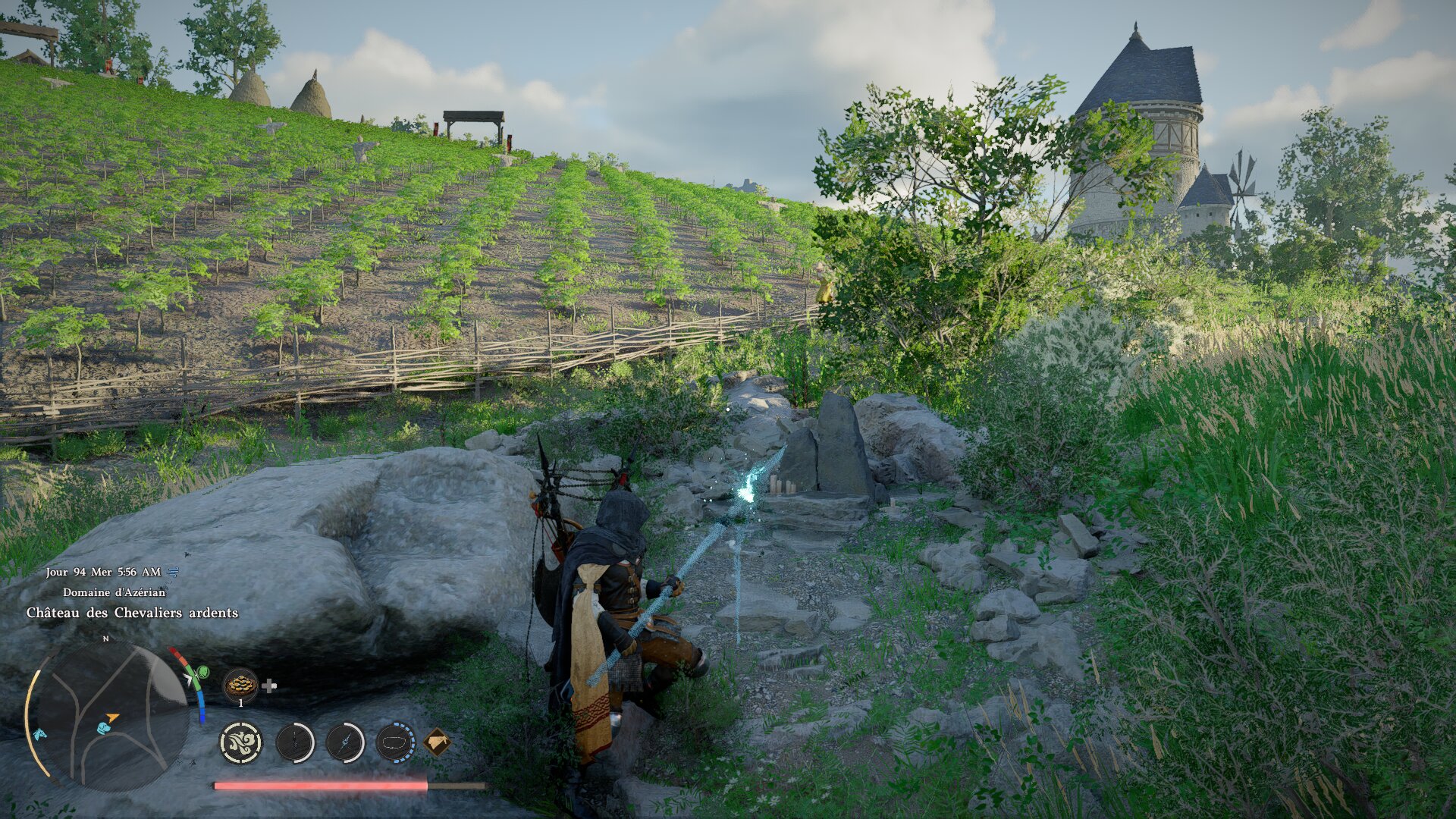1456x819 pixels.
Task: Select the sword weapon slot
Action: pos(295,742)
